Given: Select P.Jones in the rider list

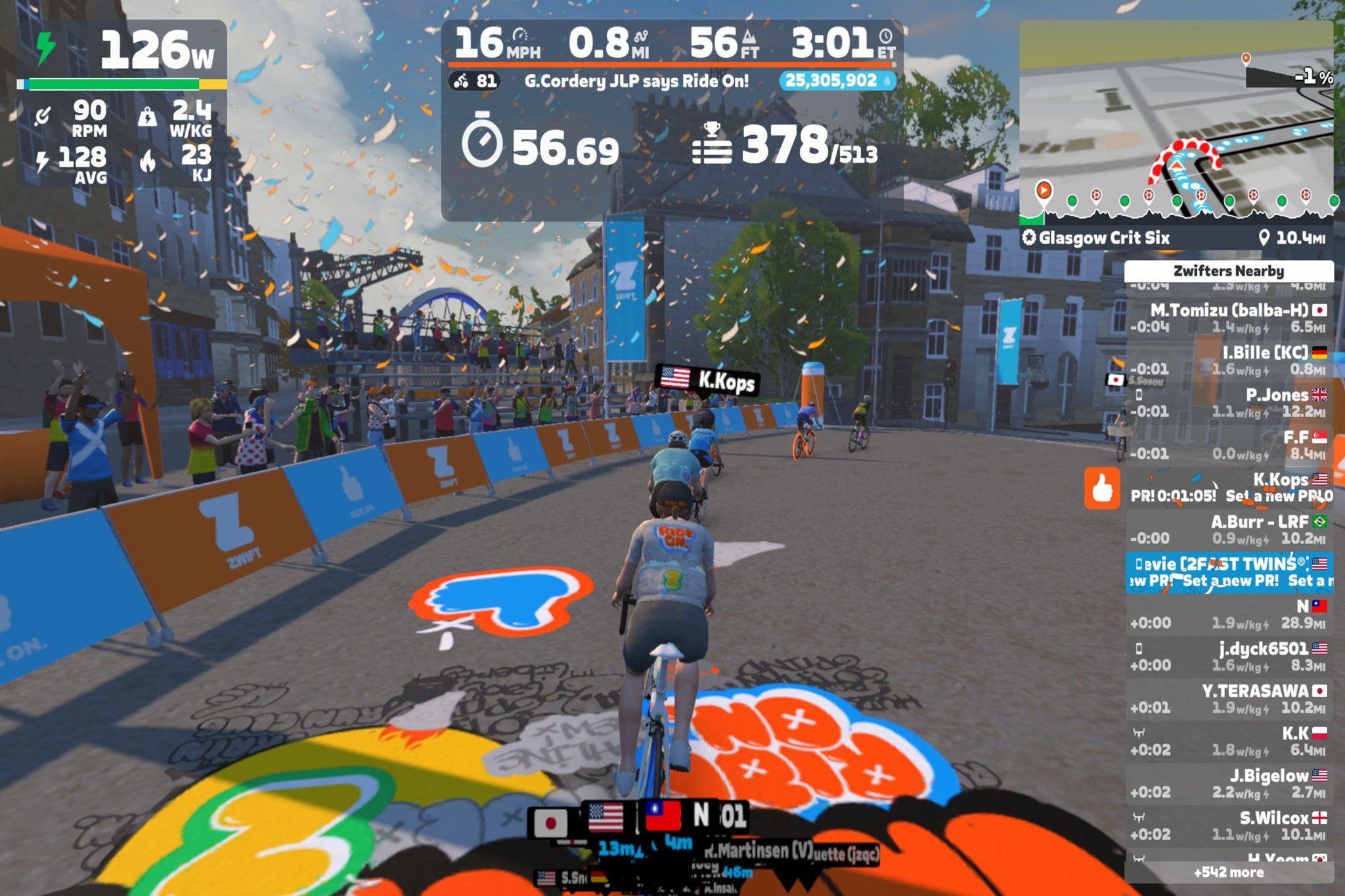Looking at the screenshot, I should point(1228,402).
